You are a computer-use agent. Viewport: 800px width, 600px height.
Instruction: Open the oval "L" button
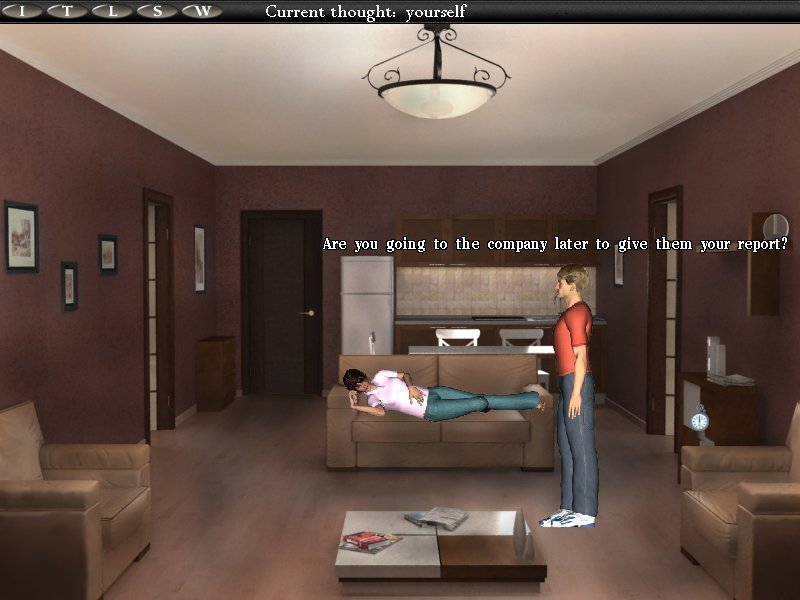click(112, 11)
